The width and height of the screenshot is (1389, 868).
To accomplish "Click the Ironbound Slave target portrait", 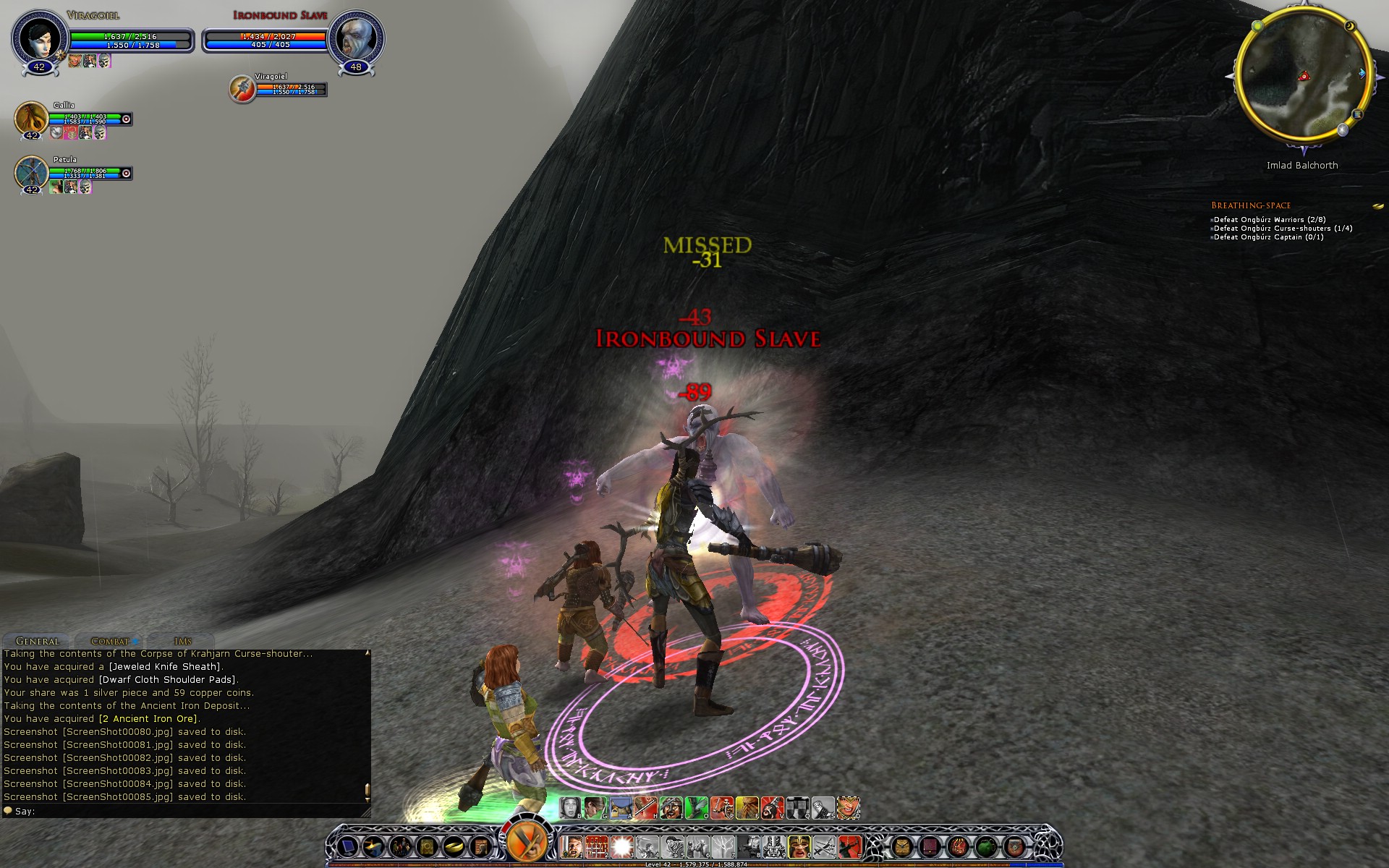I will pyautogui.click(x=356, y=38).
